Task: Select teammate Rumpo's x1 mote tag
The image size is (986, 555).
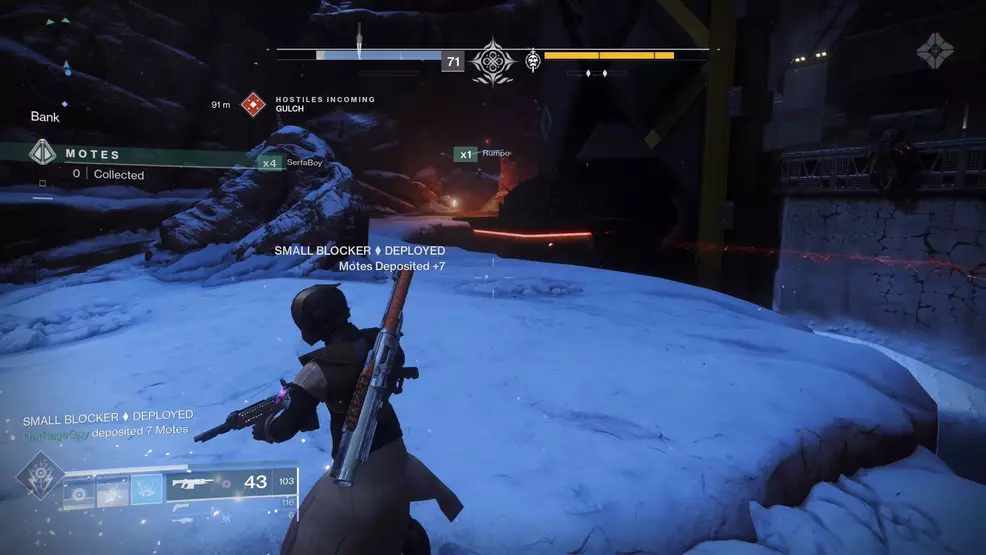Action: pyautogui.click(x=465, y=154)
